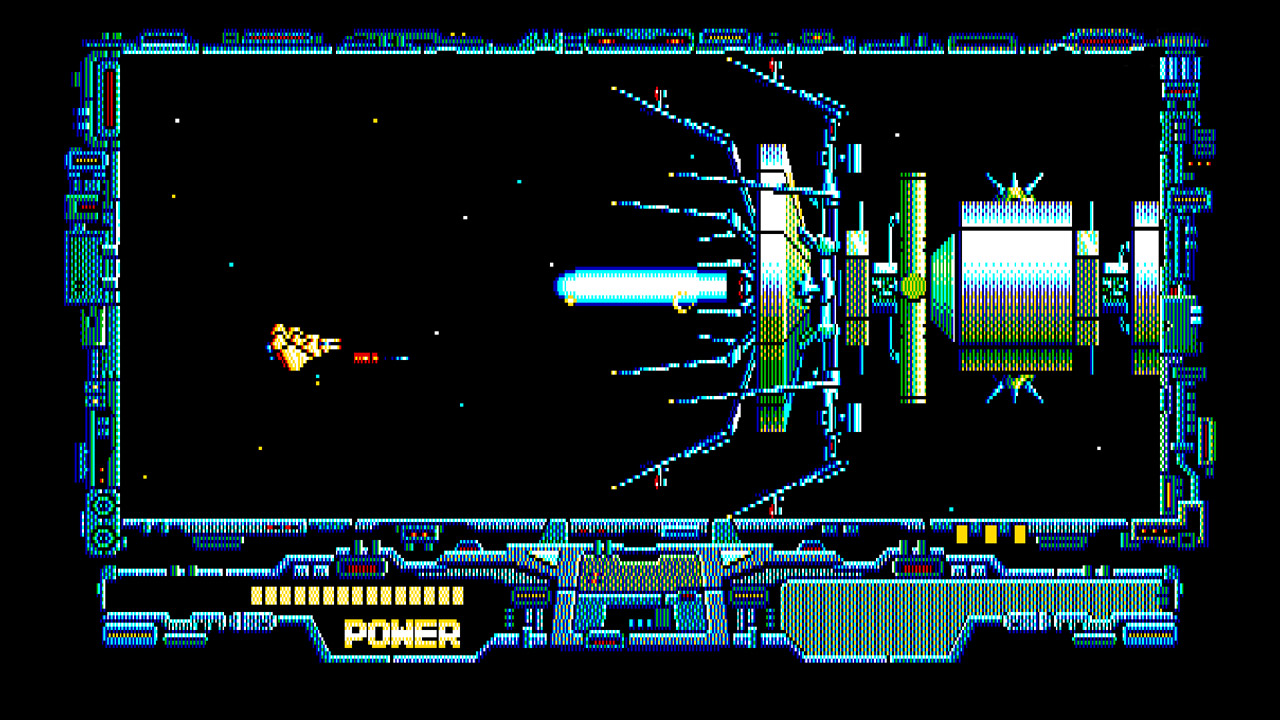
Task: Toggle the first yellow indicator light
Action: coord(962,534)
